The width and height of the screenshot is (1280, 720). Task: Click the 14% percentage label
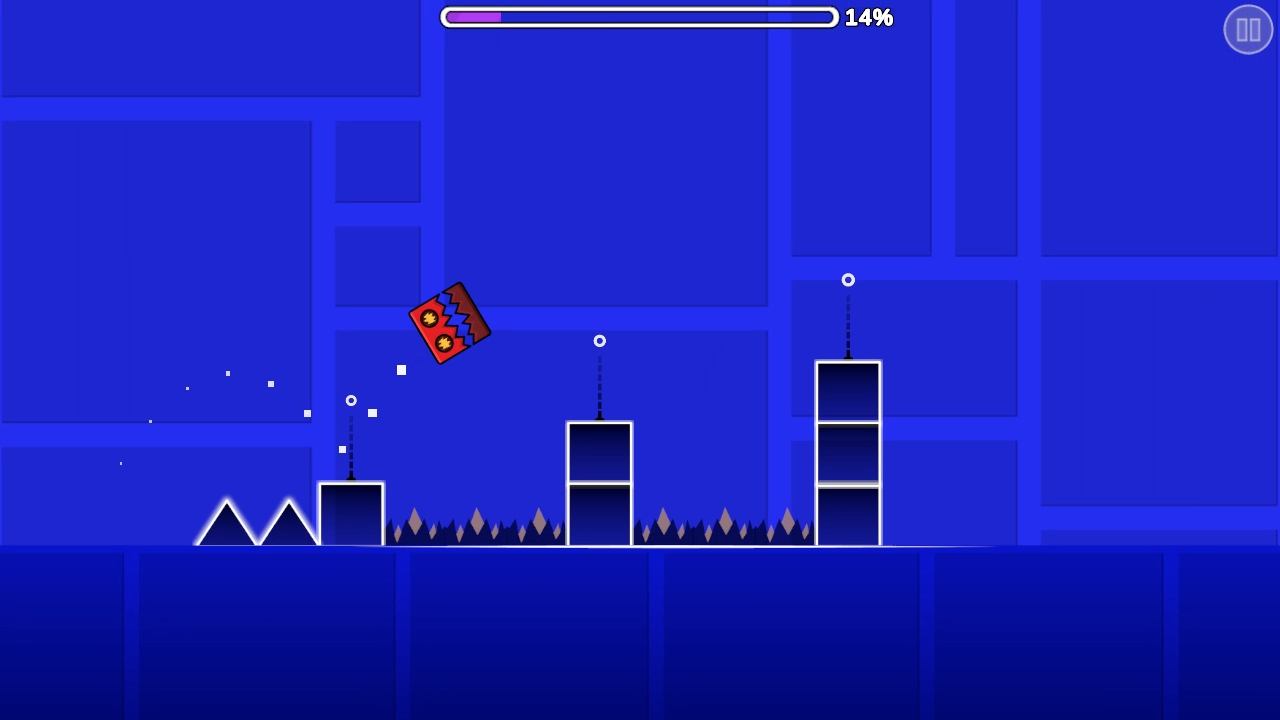coord(869,17)
